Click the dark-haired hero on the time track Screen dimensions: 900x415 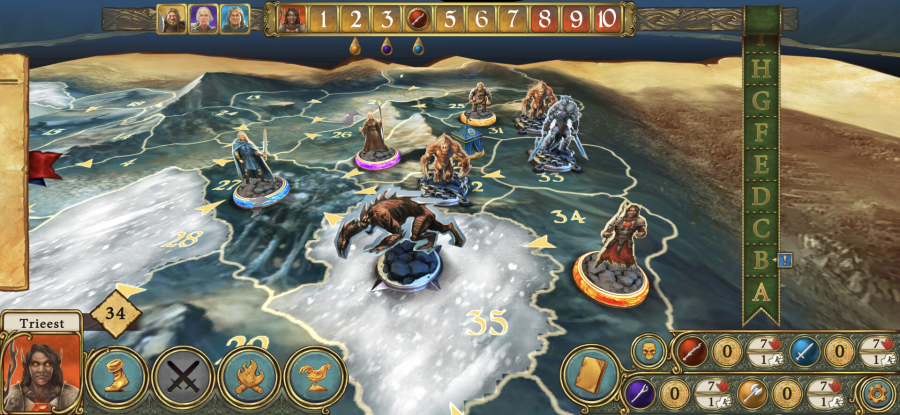pos(292,19)
